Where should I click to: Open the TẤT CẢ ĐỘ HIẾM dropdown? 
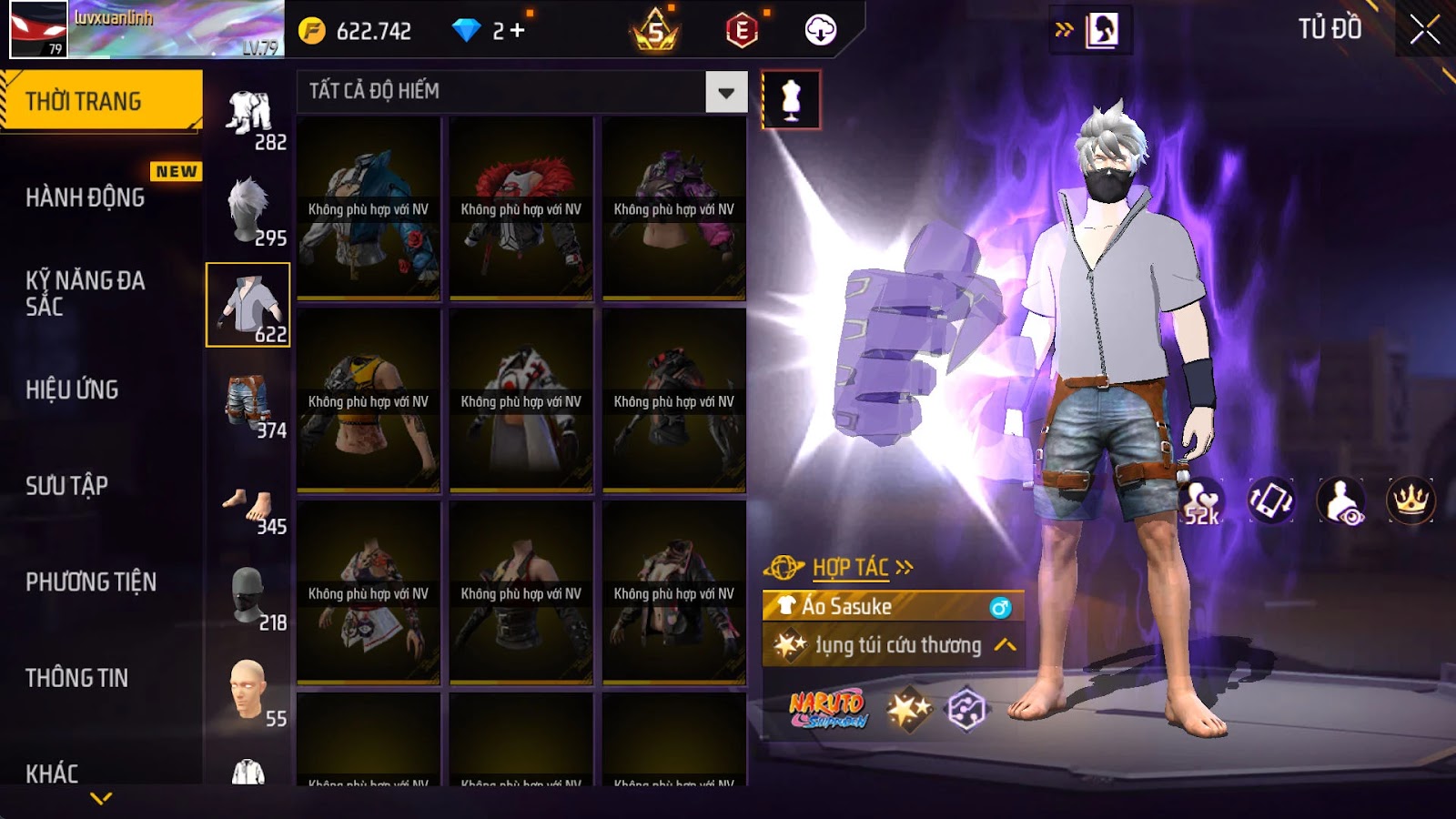725,92
